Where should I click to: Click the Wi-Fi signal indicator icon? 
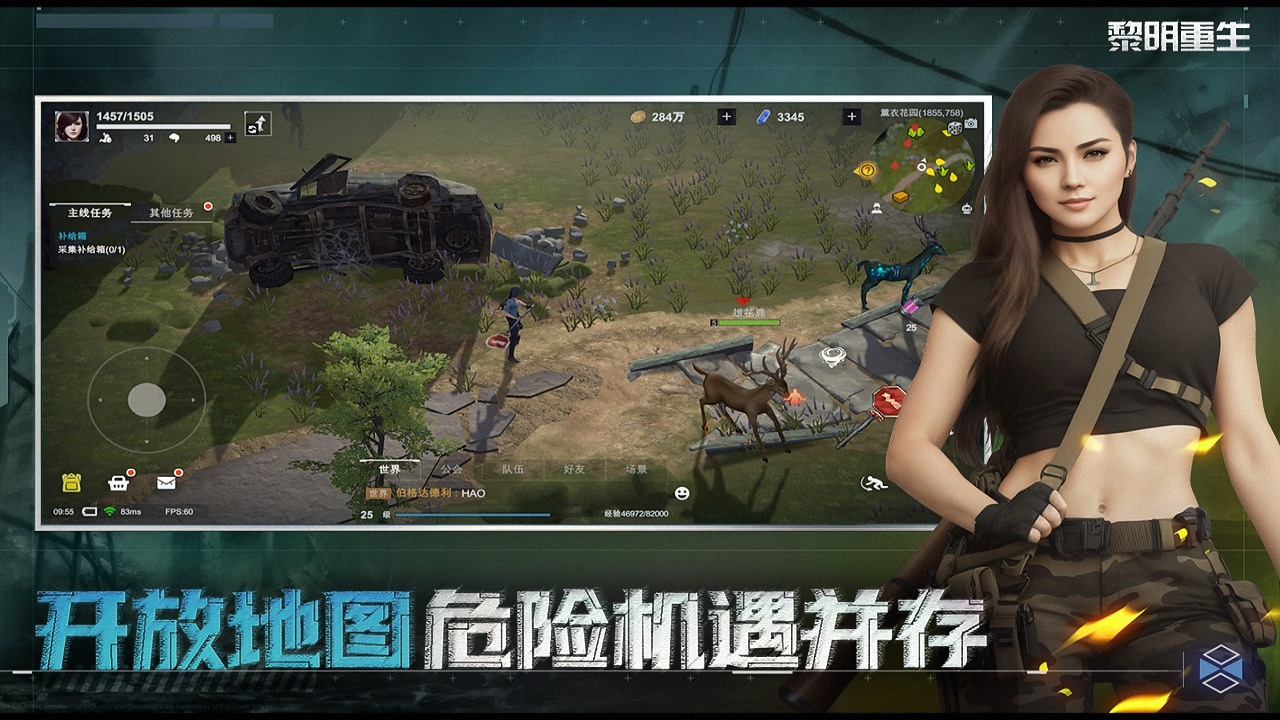coord(108,510)
